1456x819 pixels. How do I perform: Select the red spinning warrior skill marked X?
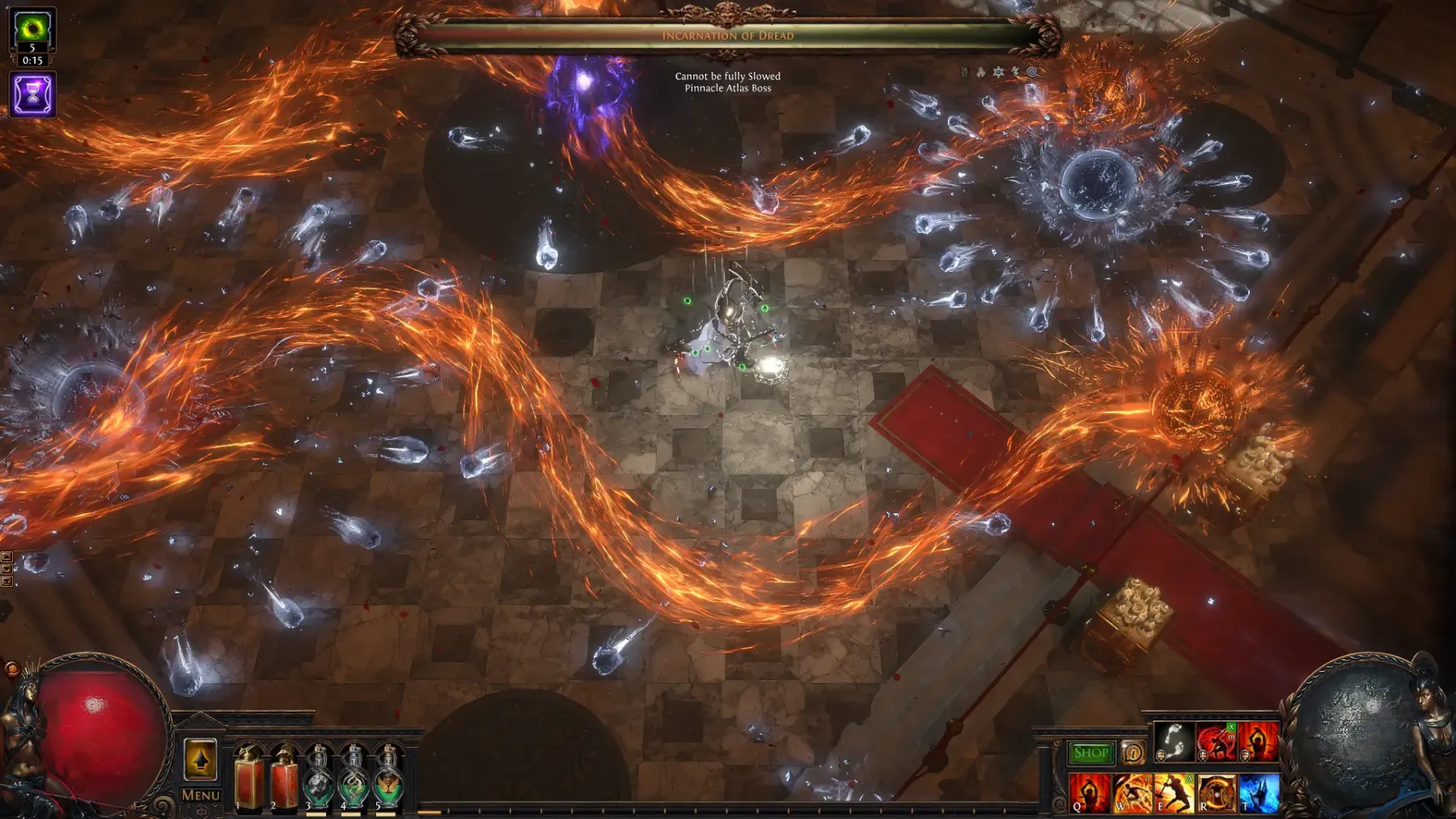pyautogui.click(x=1216, y=741)
